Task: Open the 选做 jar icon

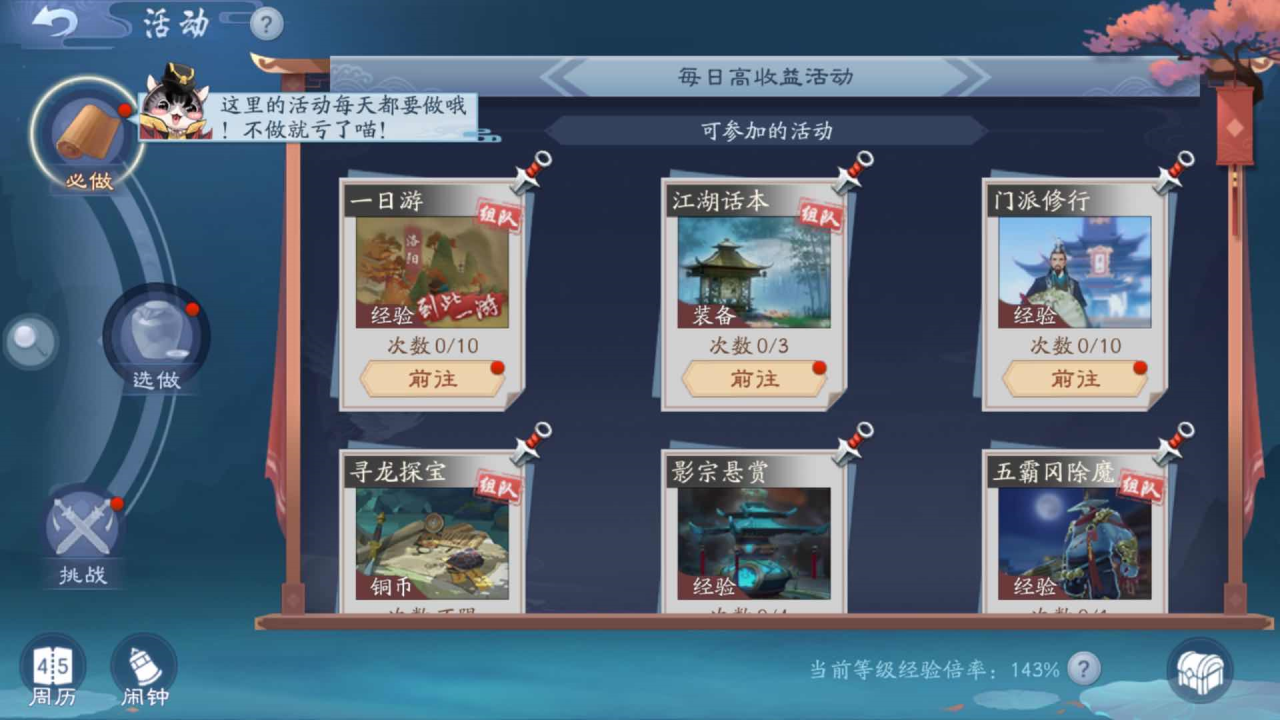Action: coord(155,336)
